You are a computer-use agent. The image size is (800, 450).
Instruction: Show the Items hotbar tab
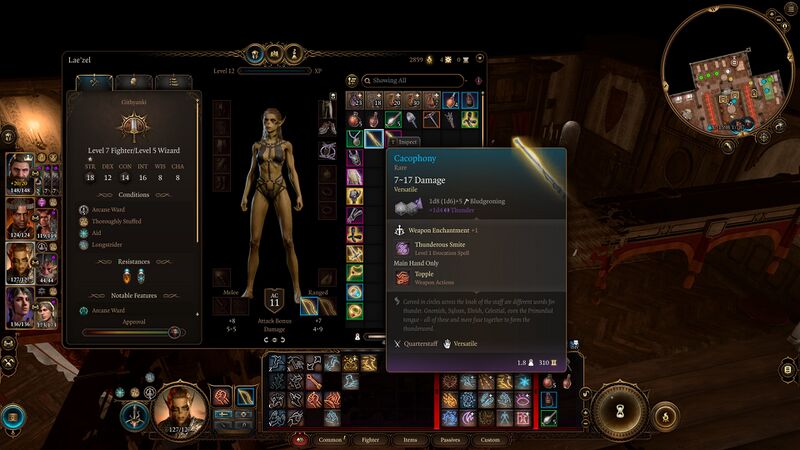click(x=410, y=439)
